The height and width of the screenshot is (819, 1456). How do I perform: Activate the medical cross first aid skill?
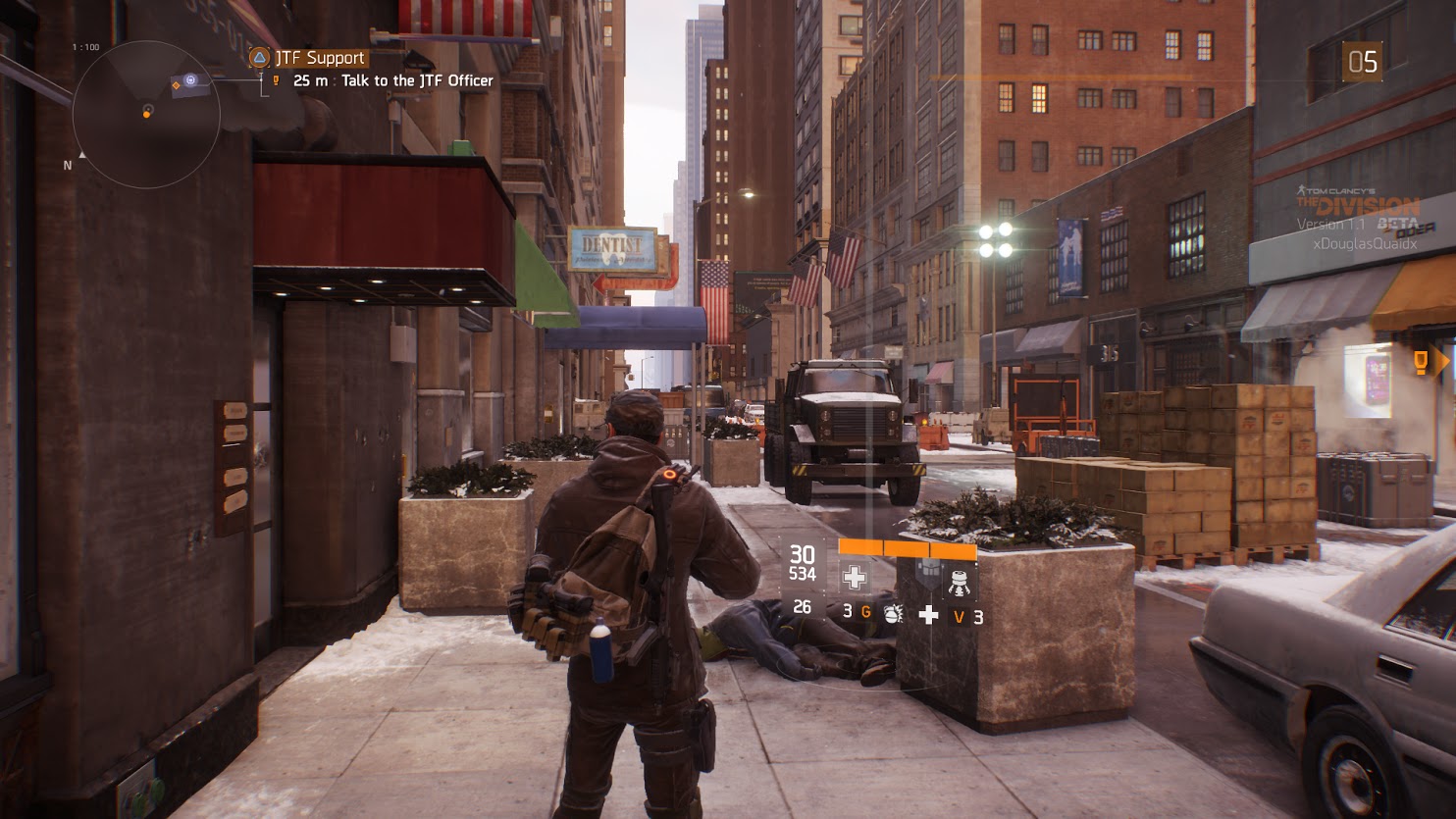click(855, 578)
